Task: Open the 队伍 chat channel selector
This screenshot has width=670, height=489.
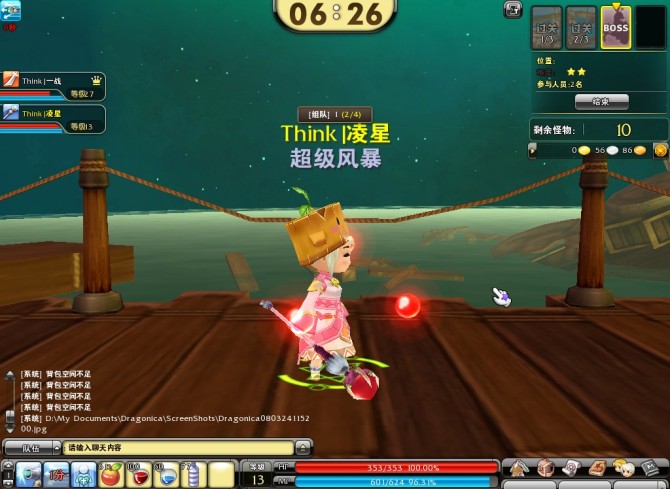Action: [31, 448]
